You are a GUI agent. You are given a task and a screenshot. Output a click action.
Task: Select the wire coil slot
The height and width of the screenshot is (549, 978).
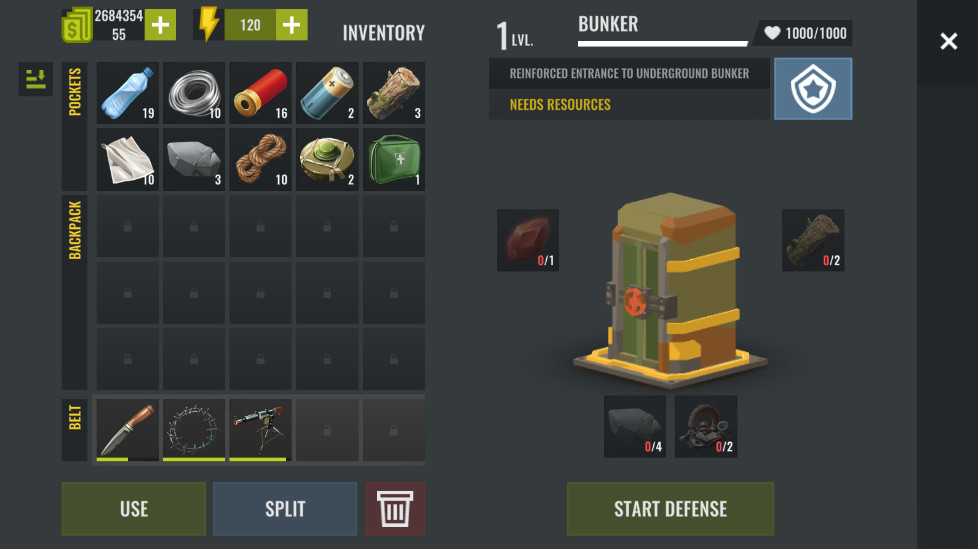(x=194, y=94)
